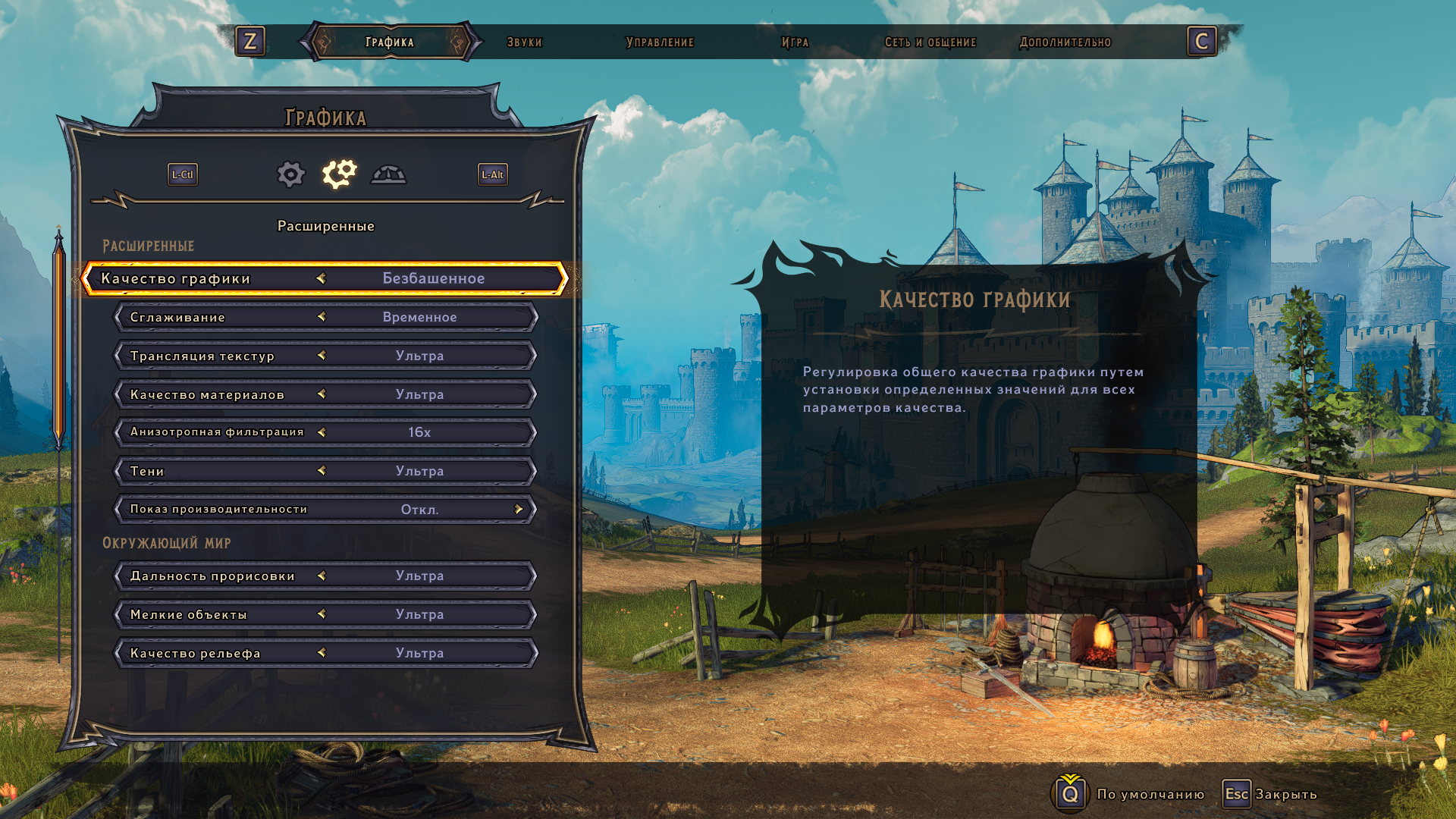Viewport: 1456px width, 819px height.
Task: Lower Качество графики with the left arrow
Action: (x=322, y=278)
